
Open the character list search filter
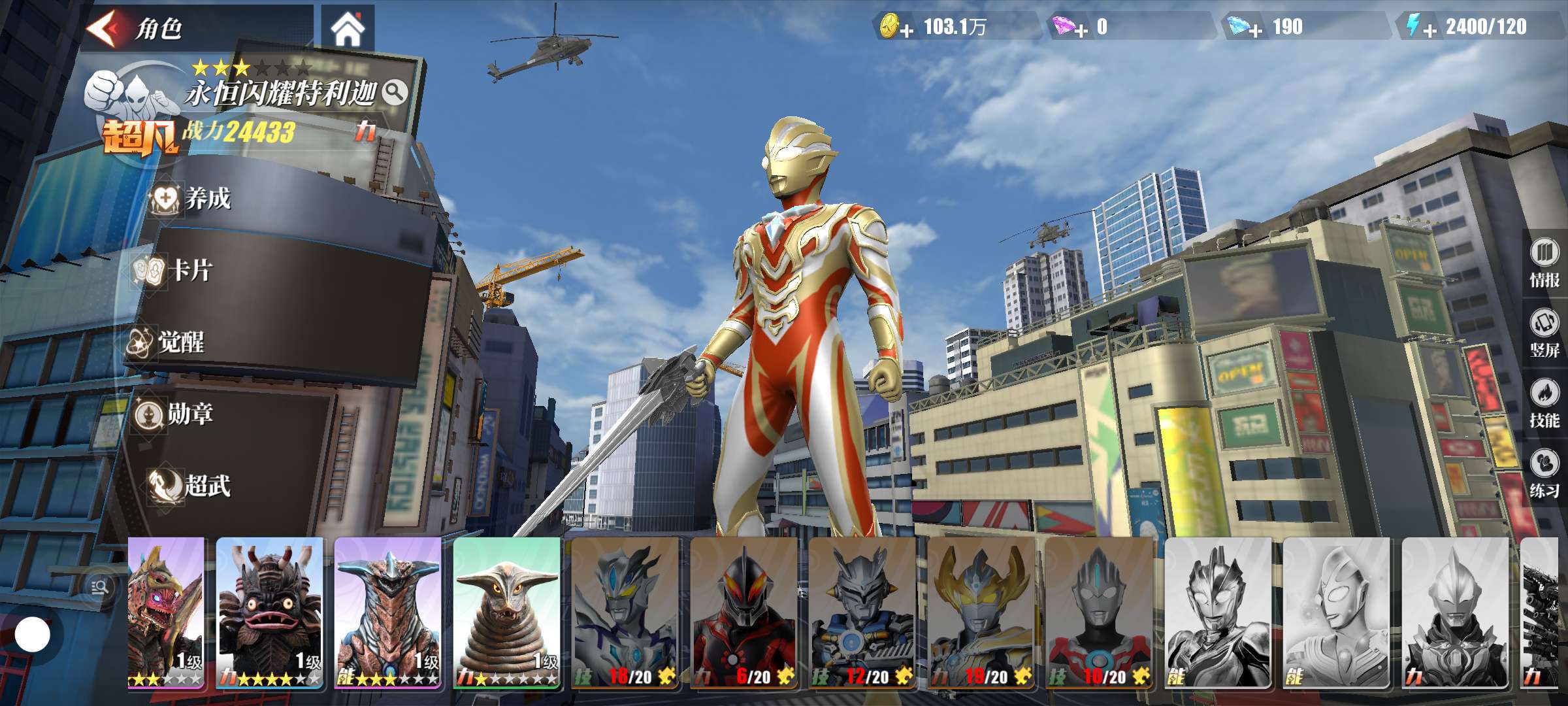[x=100, y=587]
